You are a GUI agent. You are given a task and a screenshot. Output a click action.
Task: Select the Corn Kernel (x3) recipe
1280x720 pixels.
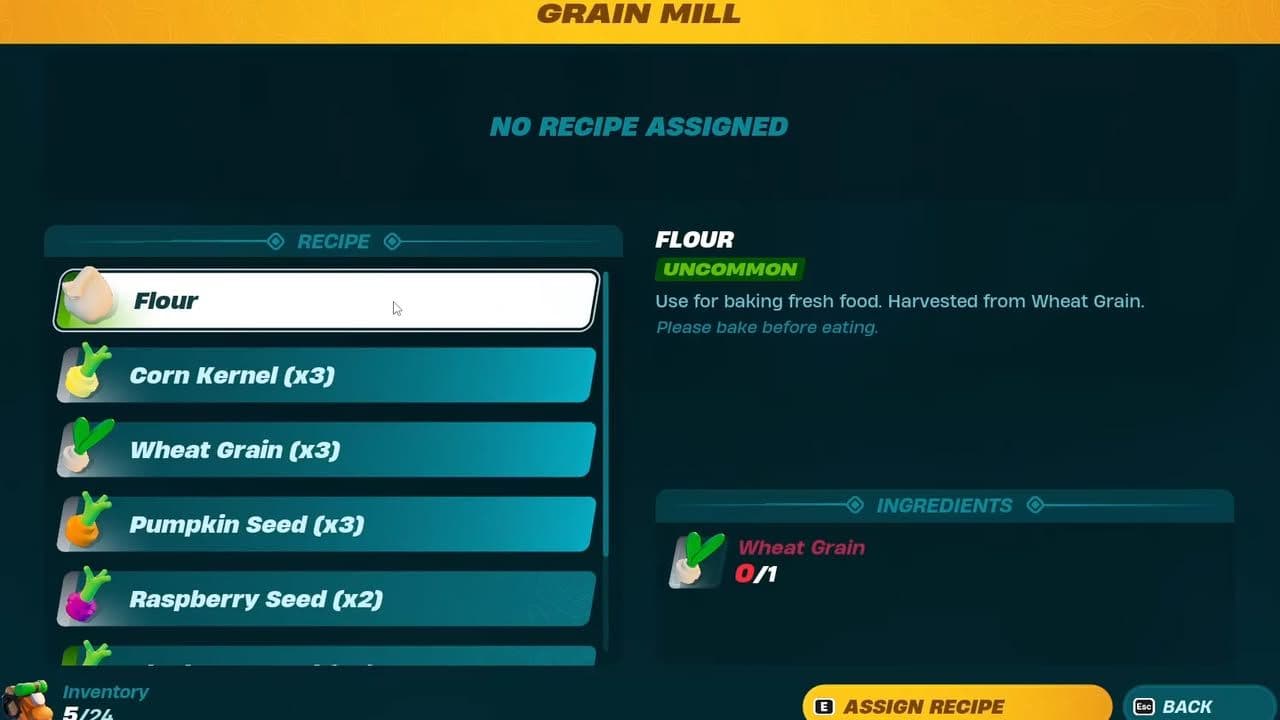coord(320,374)
